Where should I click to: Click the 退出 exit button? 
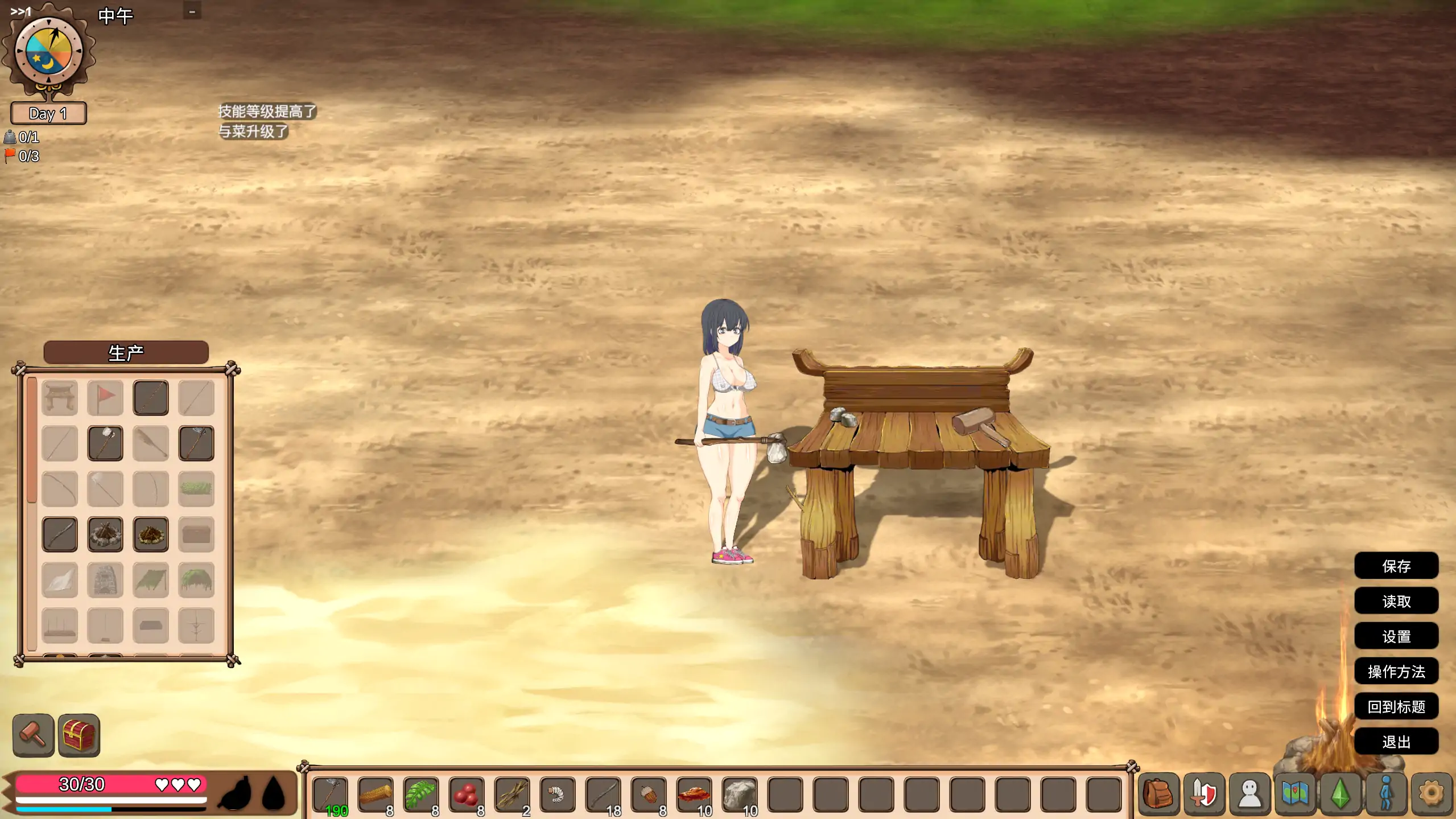tap(1397, 742)
